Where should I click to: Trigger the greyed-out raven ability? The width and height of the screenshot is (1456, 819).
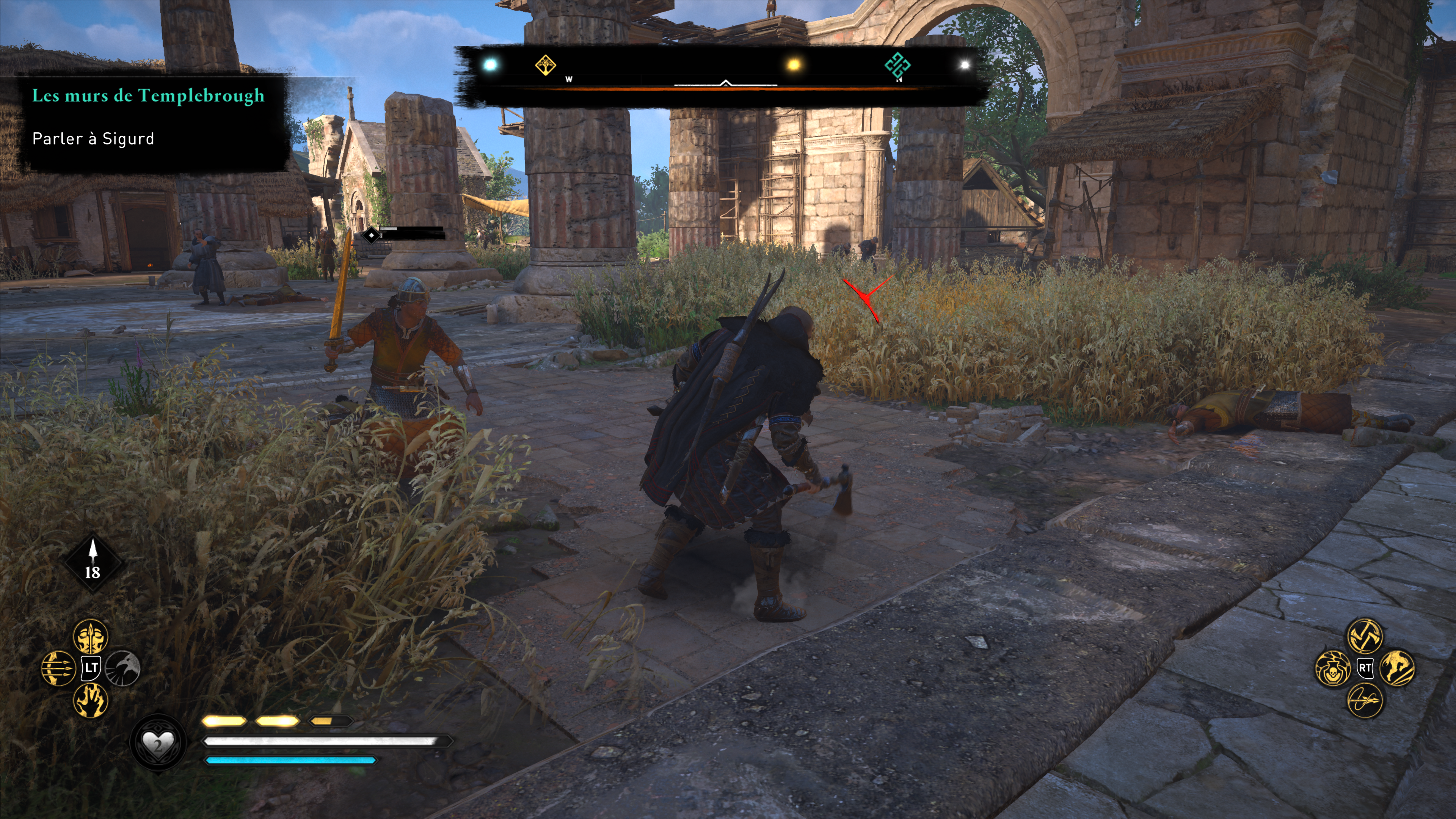click(x=122, y=668)
